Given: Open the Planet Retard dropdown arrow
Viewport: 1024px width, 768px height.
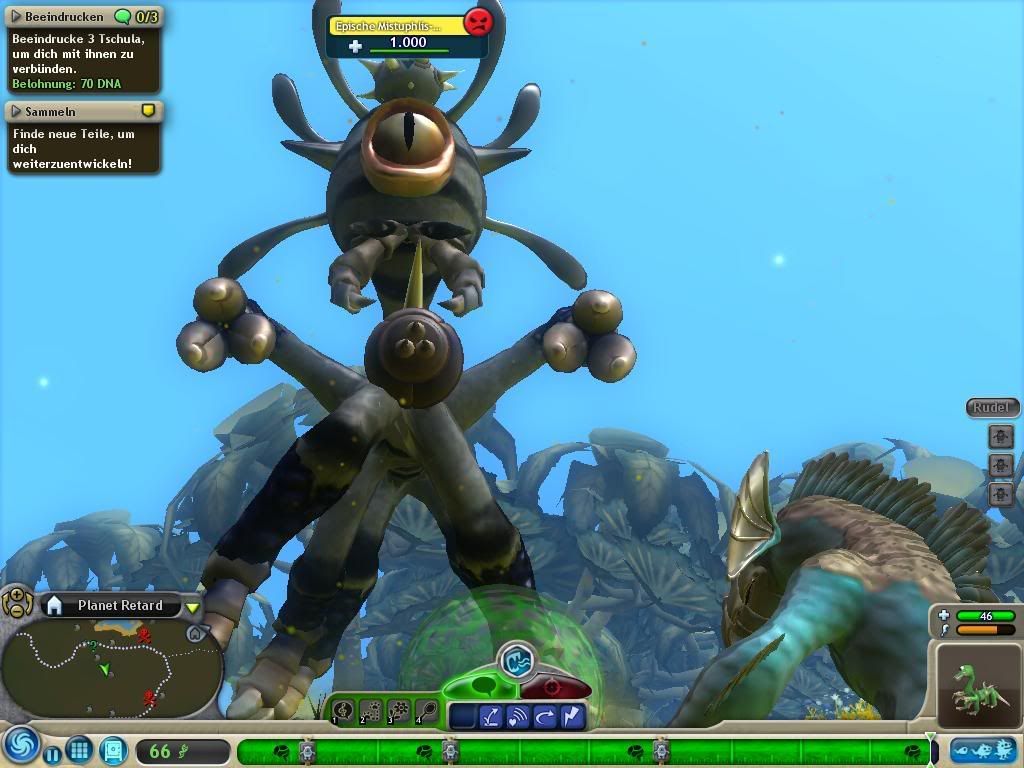Looking at the screenshot, I should (x=193, y=607).
